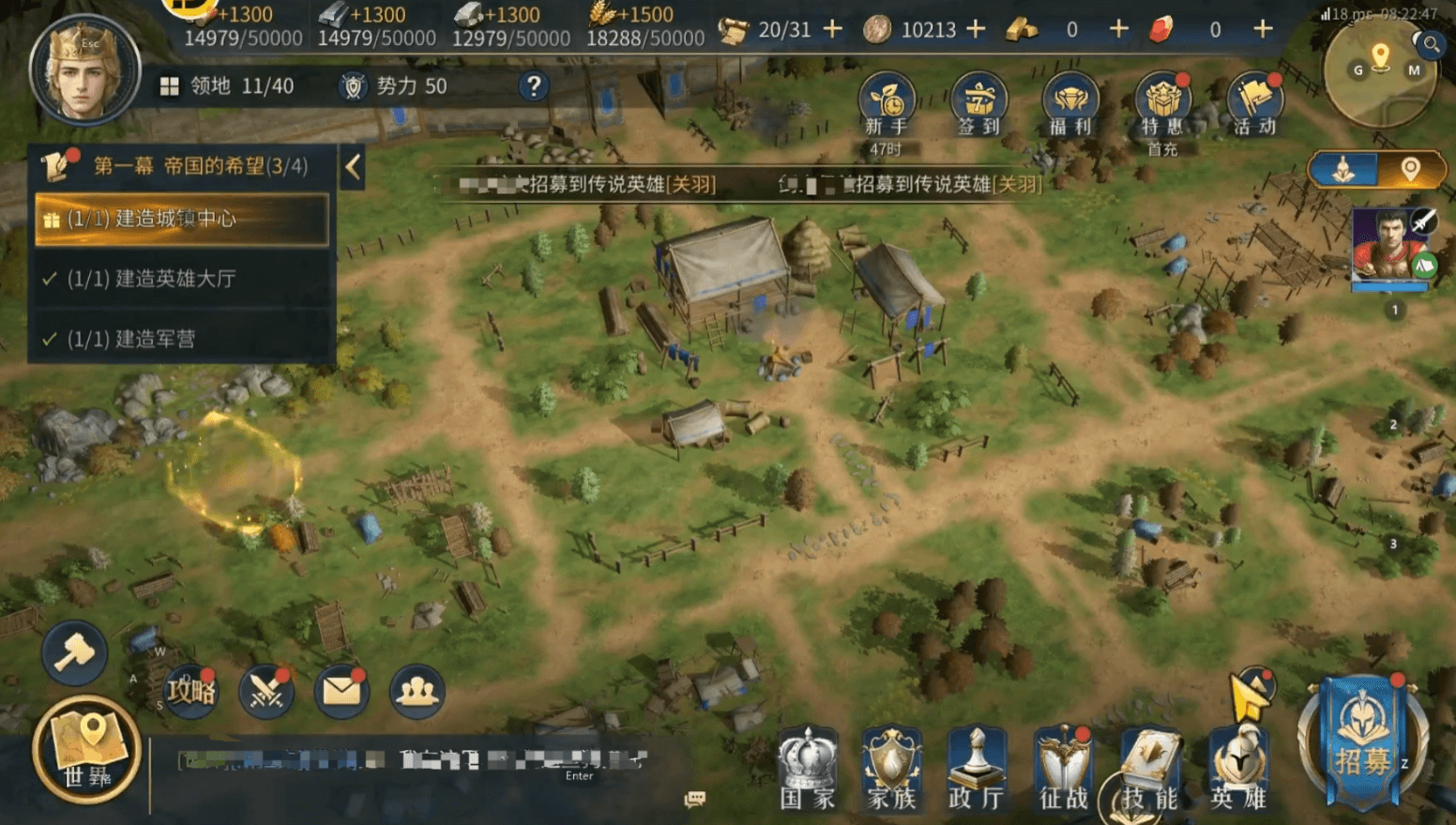This screenshot has width=1456, height=825.
Task: Open the player avatar portrait
Action: coord(83,70)
